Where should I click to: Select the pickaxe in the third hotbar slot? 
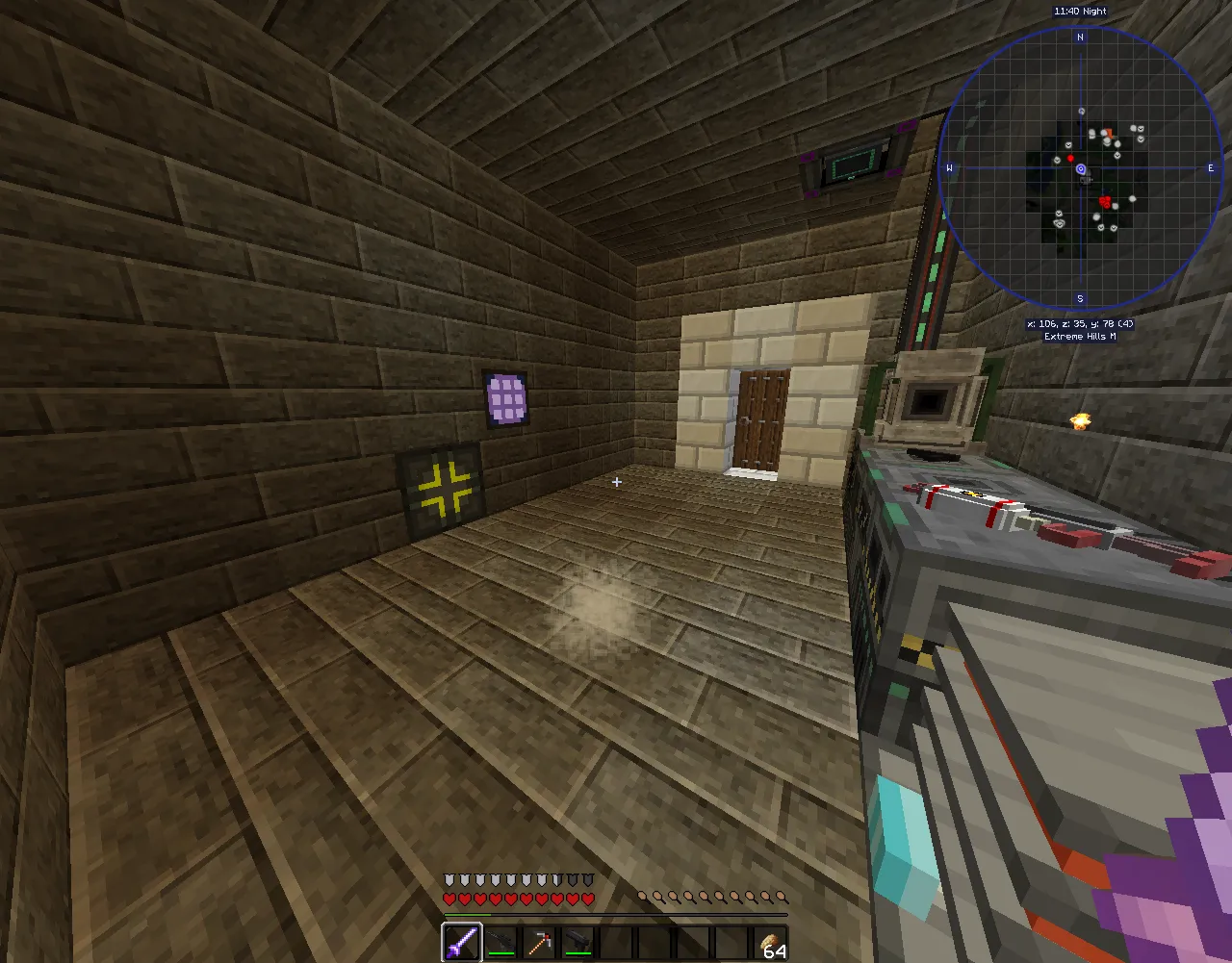[x=539, y=941]
